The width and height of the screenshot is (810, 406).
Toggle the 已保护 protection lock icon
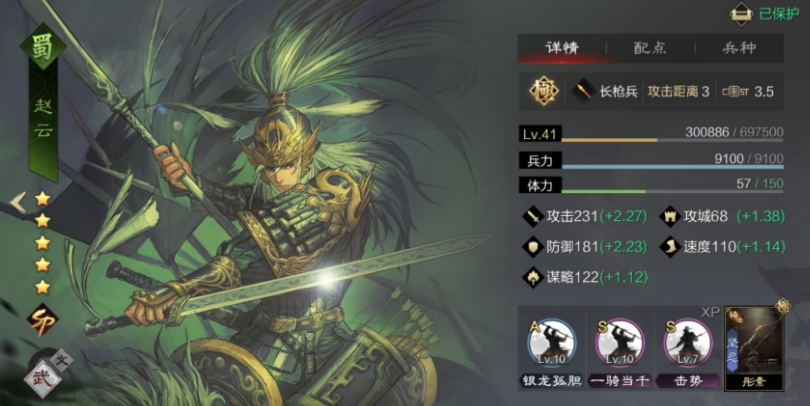740,14
